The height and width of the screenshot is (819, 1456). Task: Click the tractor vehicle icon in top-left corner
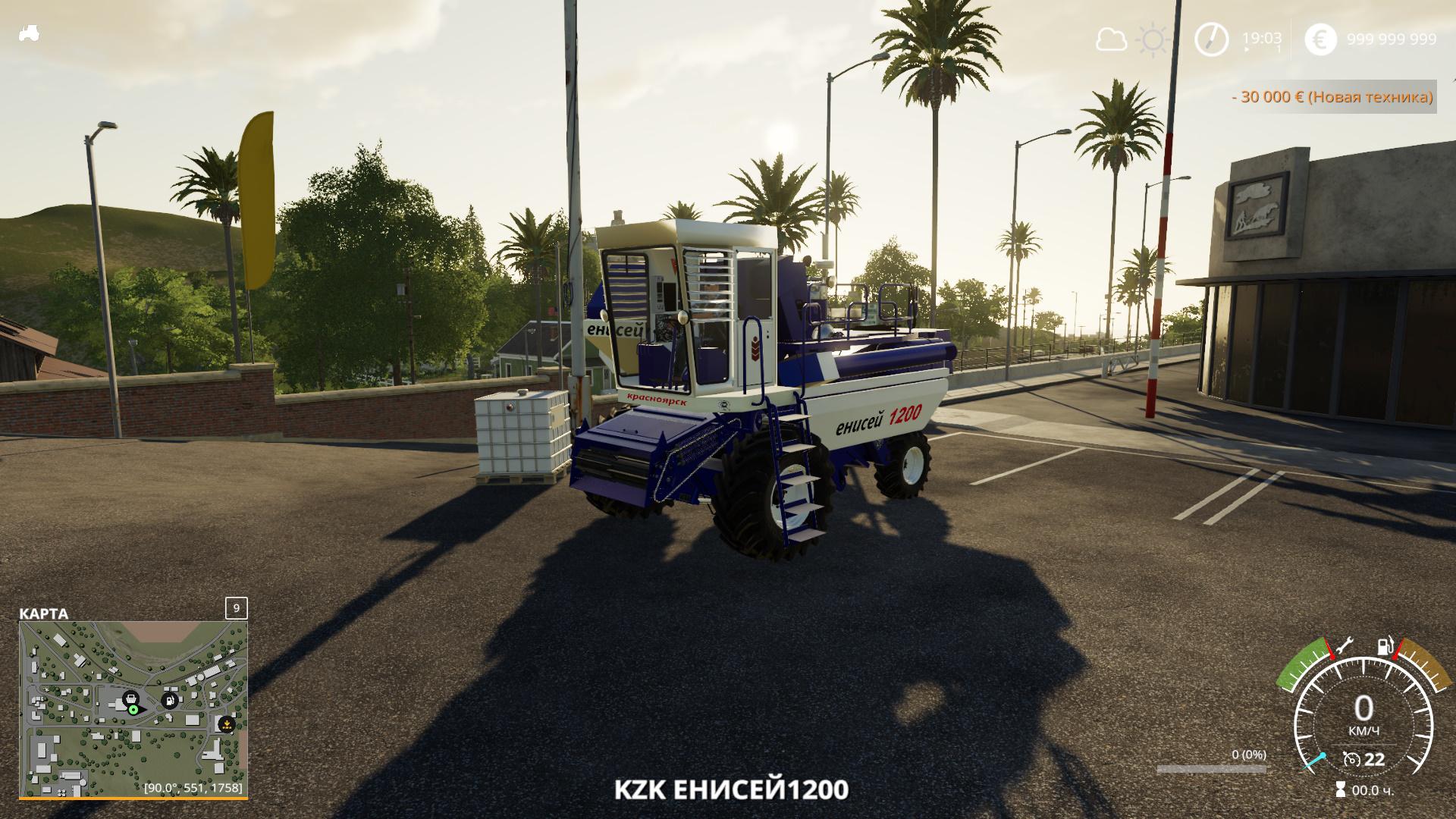30,33
